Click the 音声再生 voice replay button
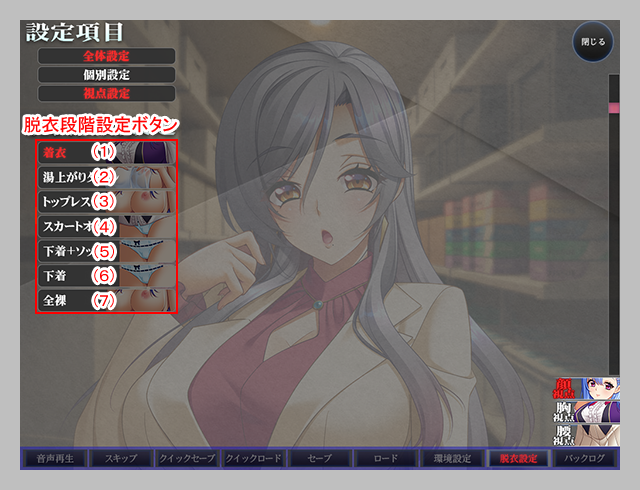640x490 pixels. [x=53, y=459]
